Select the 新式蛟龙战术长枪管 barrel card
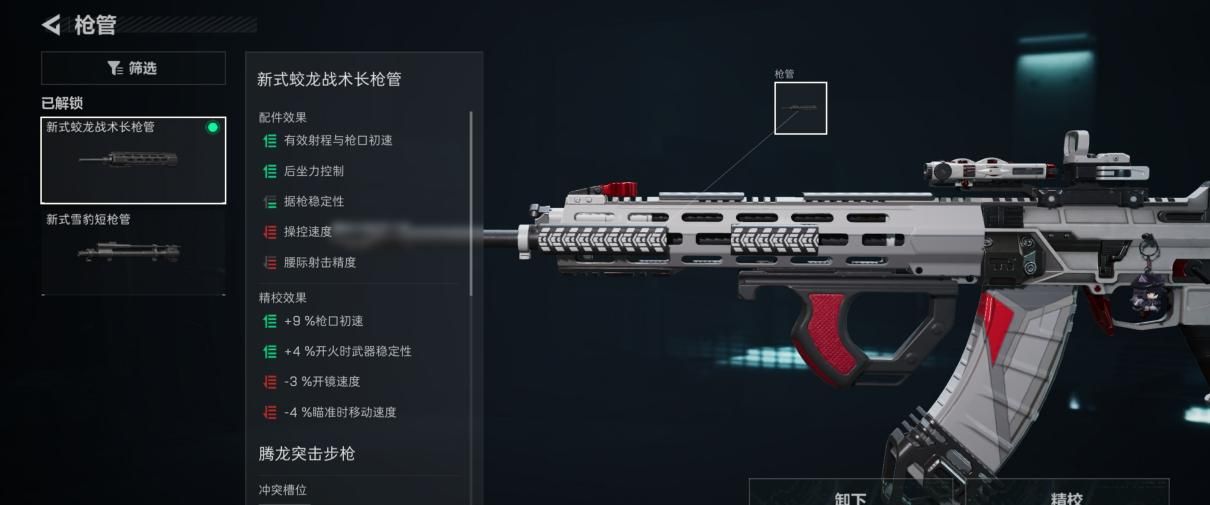Screen dimensions: 1210x505 click(x=133, y=160)
